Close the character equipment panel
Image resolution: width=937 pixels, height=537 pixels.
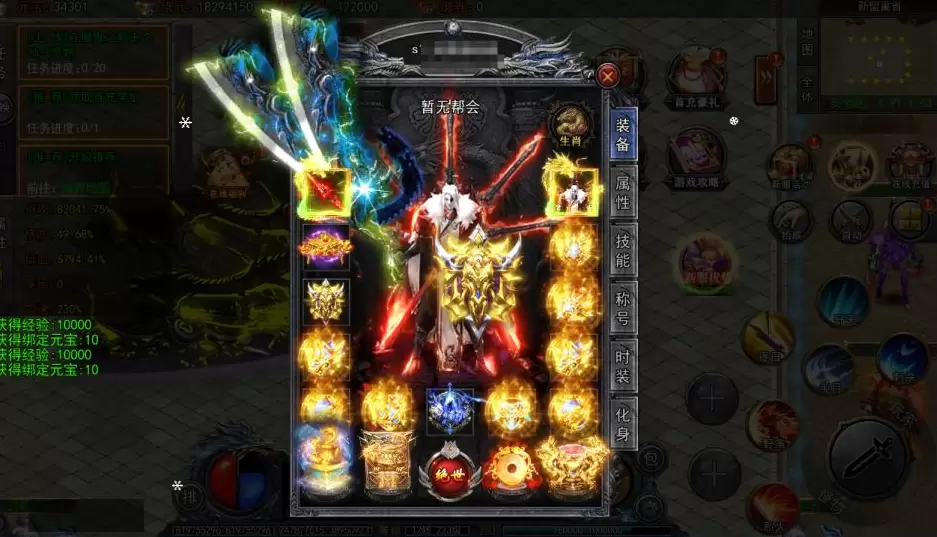click(x=608, y=75)
